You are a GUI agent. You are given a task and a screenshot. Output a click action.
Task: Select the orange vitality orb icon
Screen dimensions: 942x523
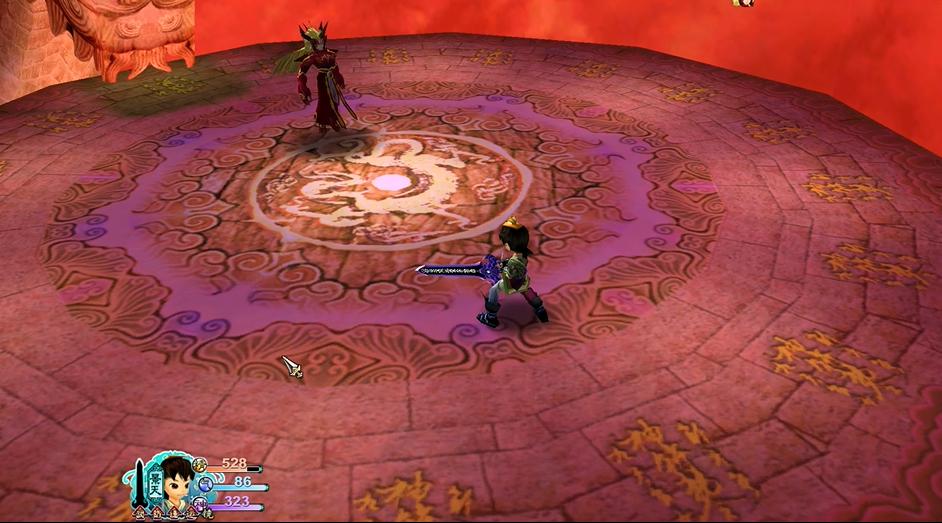pos(200,464)
